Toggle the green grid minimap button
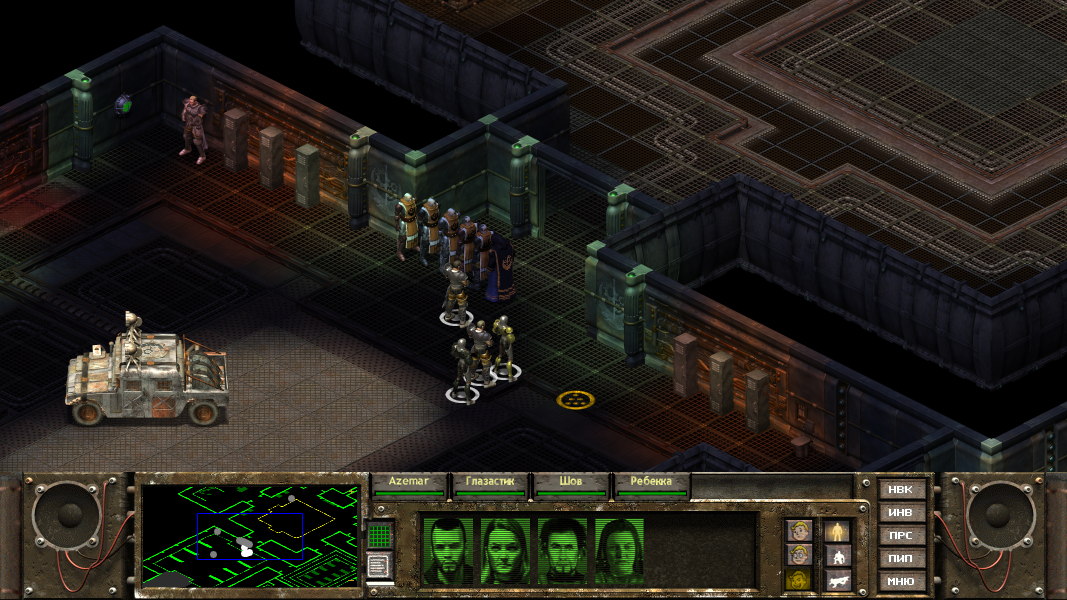 [x=379, y=536]
